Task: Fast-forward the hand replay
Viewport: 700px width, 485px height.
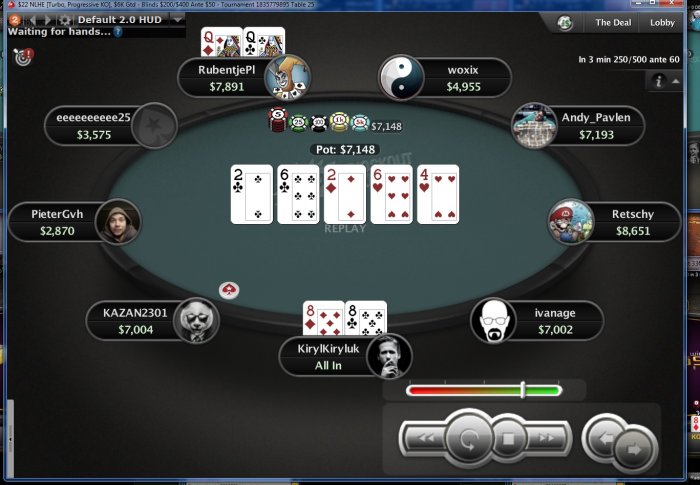Action: (x=546, y=437)
